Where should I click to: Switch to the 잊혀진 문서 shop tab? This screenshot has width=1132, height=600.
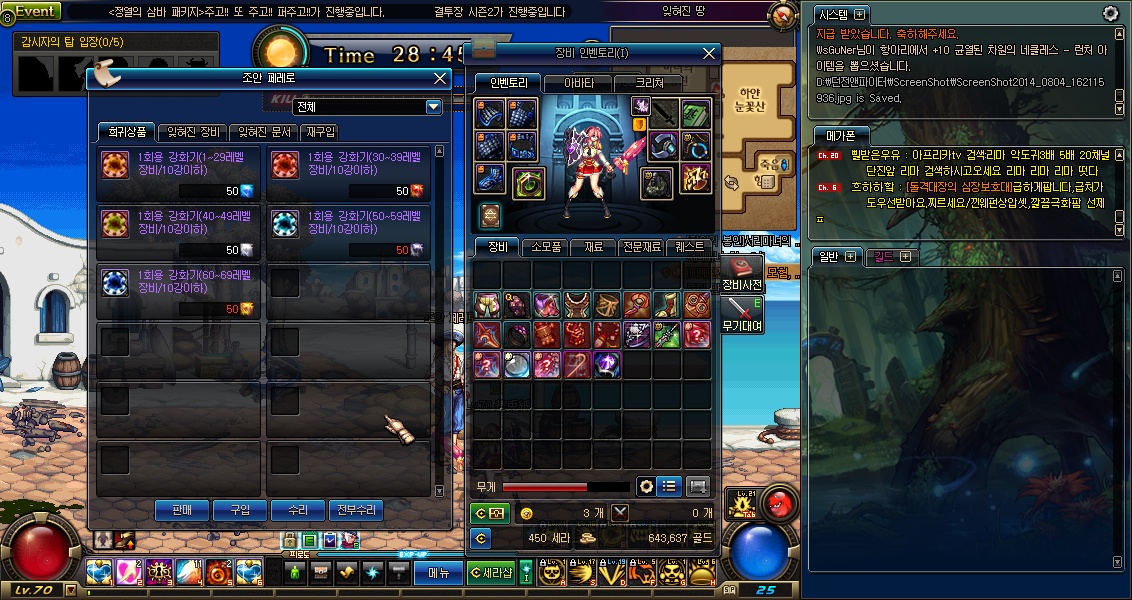(261, 132)
